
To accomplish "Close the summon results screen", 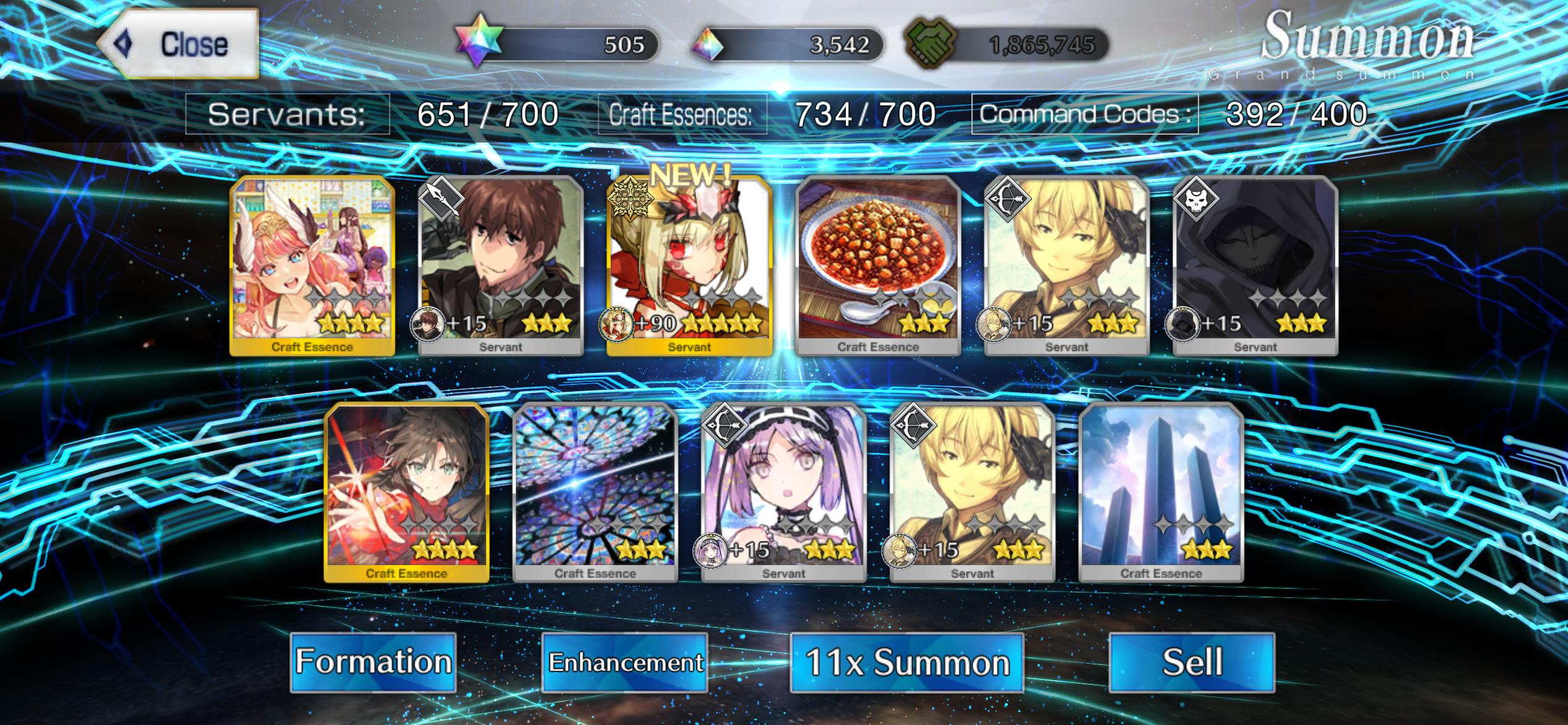I will point(178,44).
